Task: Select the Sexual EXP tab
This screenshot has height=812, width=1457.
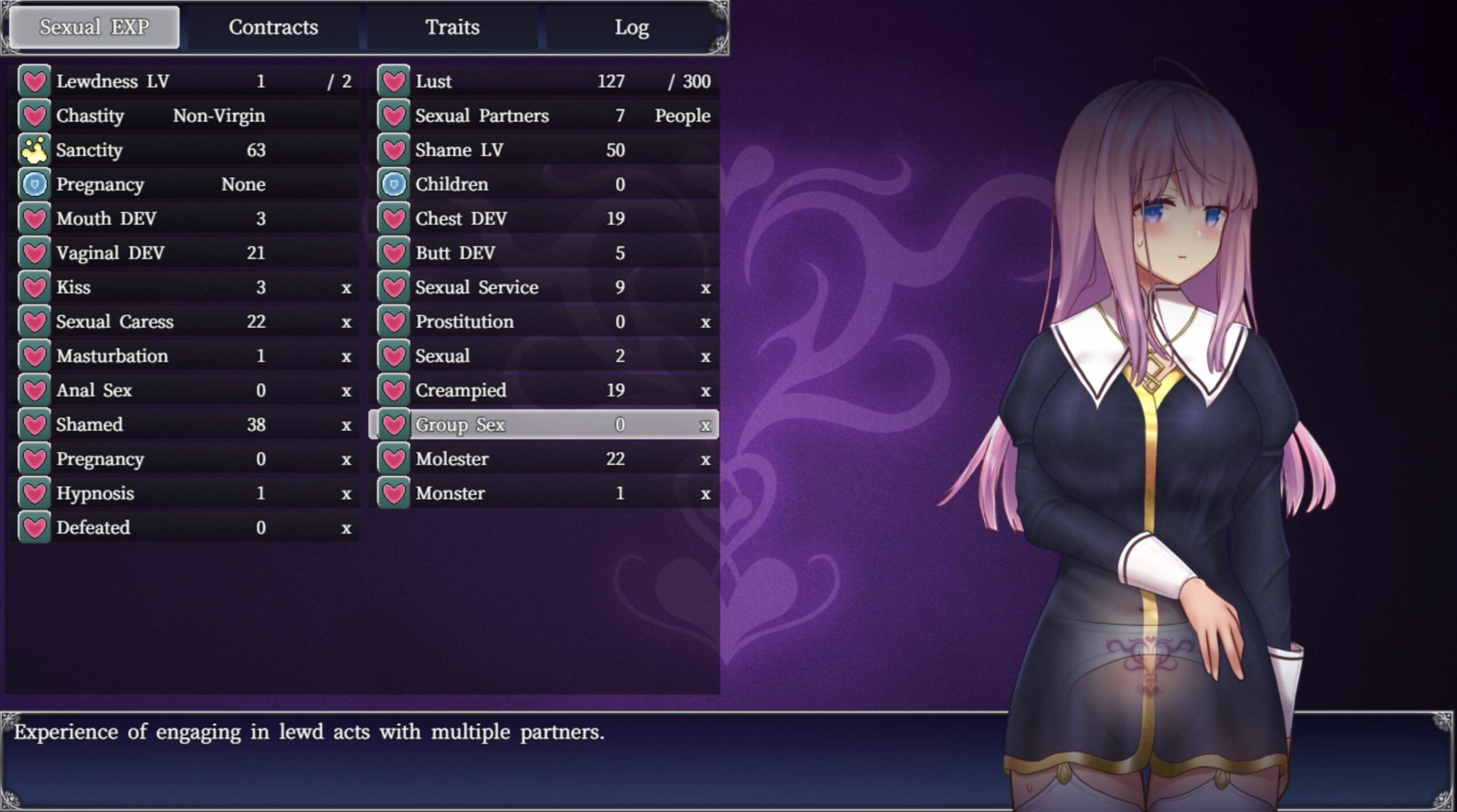Action: pyautogui.click(x=94, y=27)
